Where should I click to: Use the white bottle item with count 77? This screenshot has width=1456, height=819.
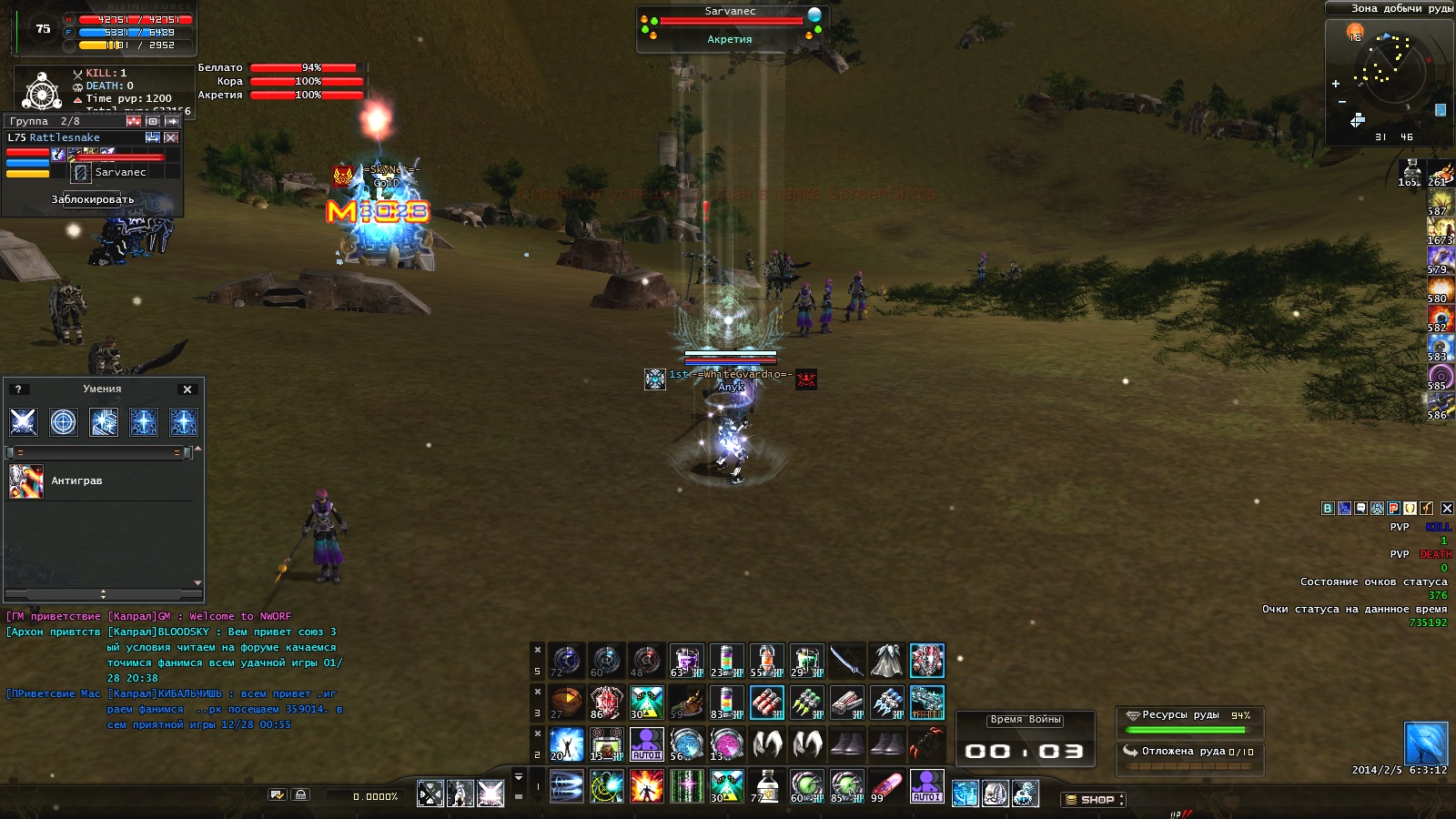(x=766, y=786)
